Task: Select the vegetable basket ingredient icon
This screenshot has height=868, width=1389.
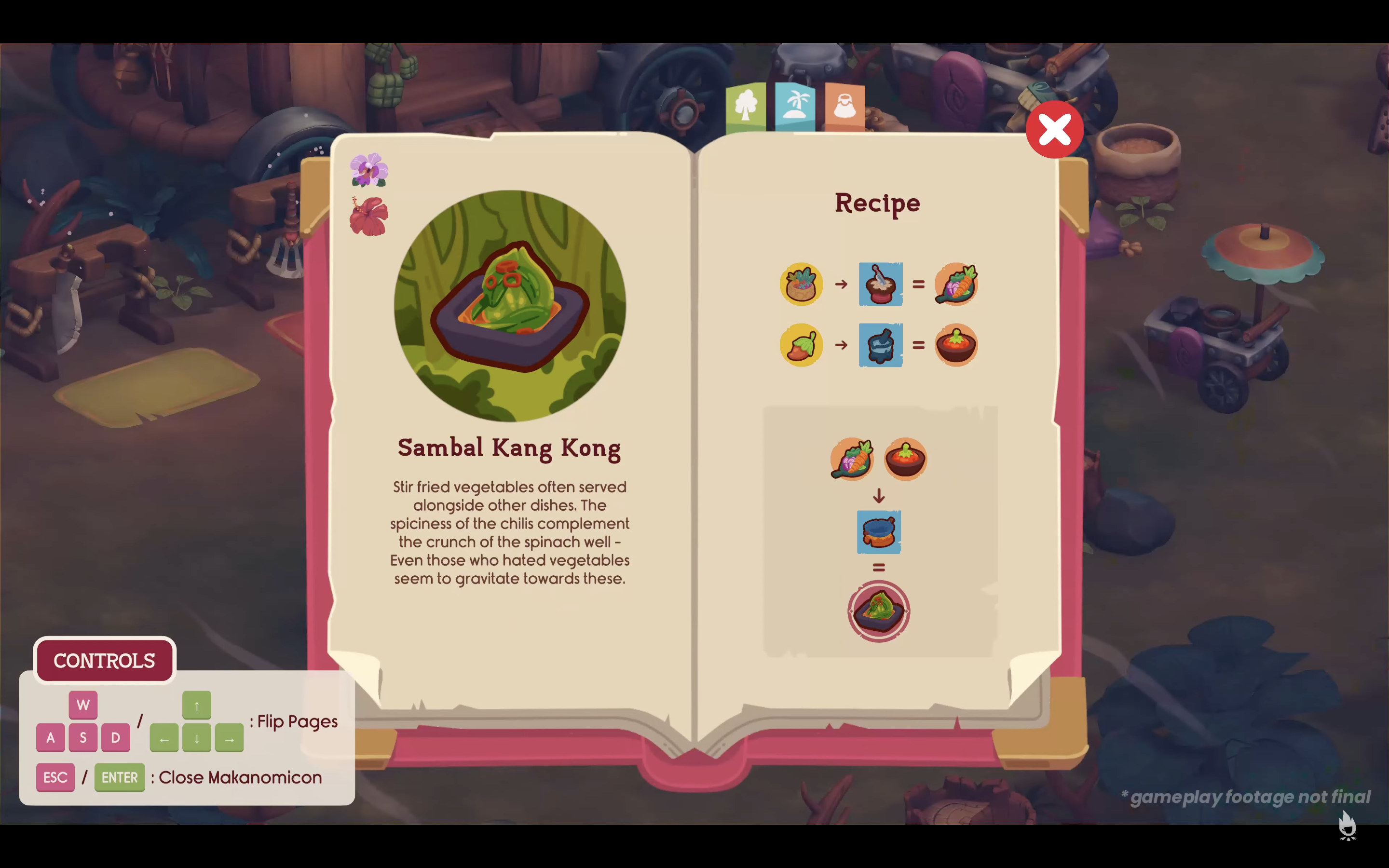Action: point(801,284)
